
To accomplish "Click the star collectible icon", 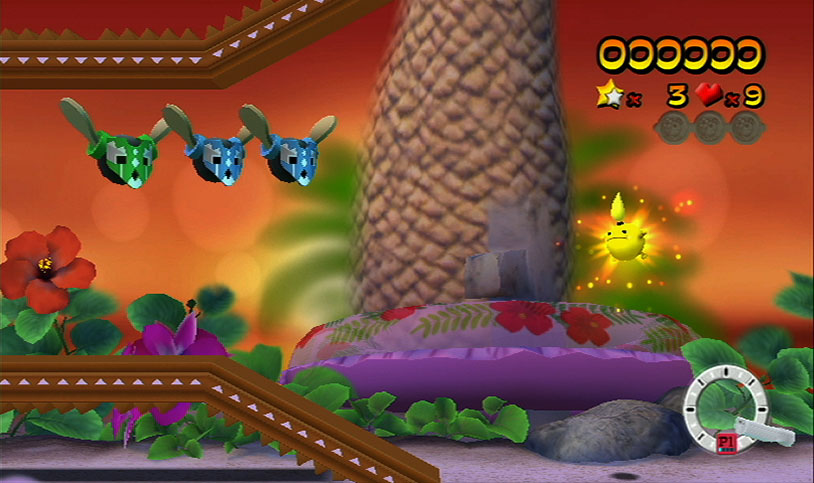I will coord(607,97).
